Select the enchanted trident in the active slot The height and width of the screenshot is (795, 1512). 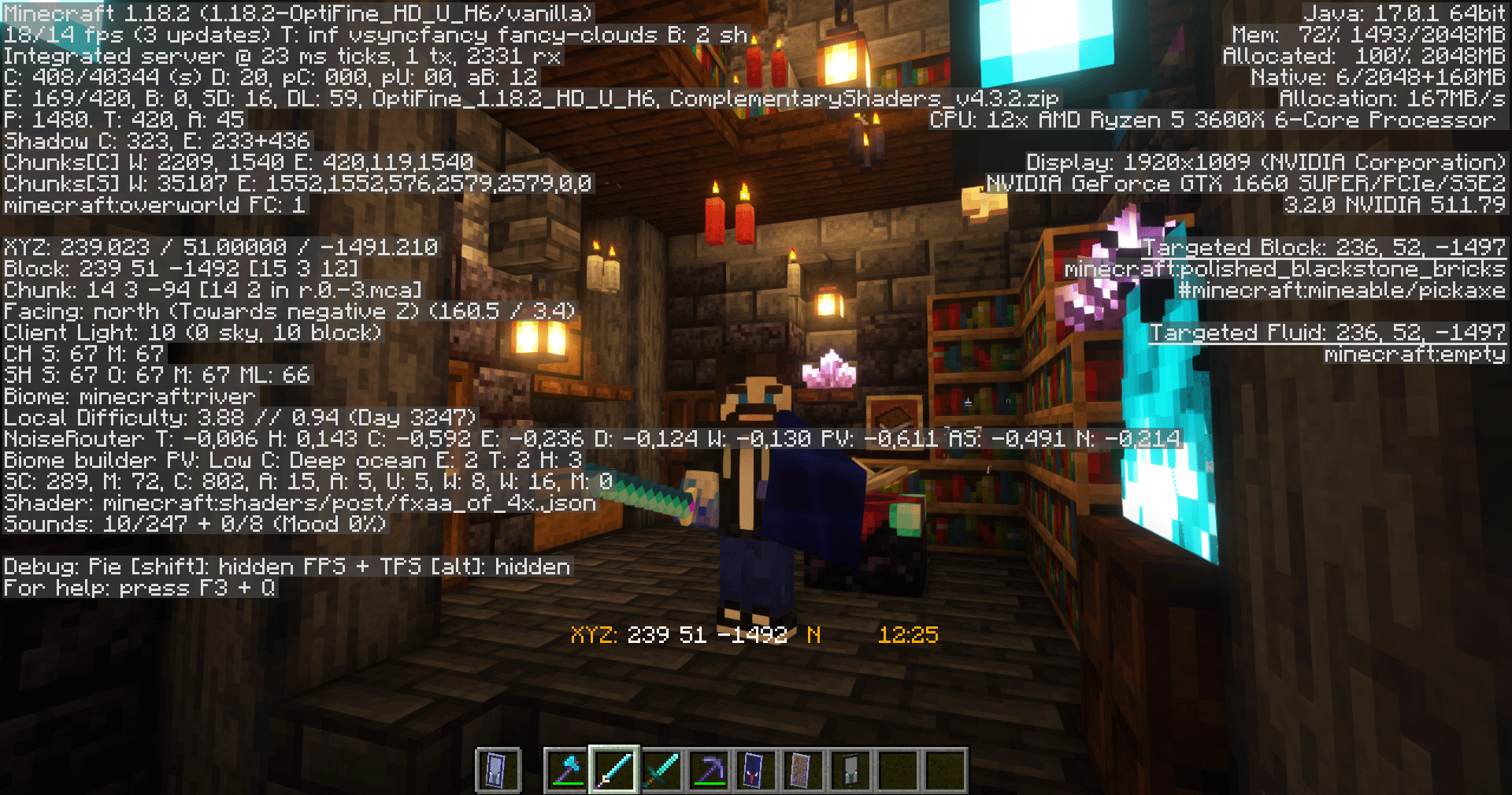click(617, 770)
